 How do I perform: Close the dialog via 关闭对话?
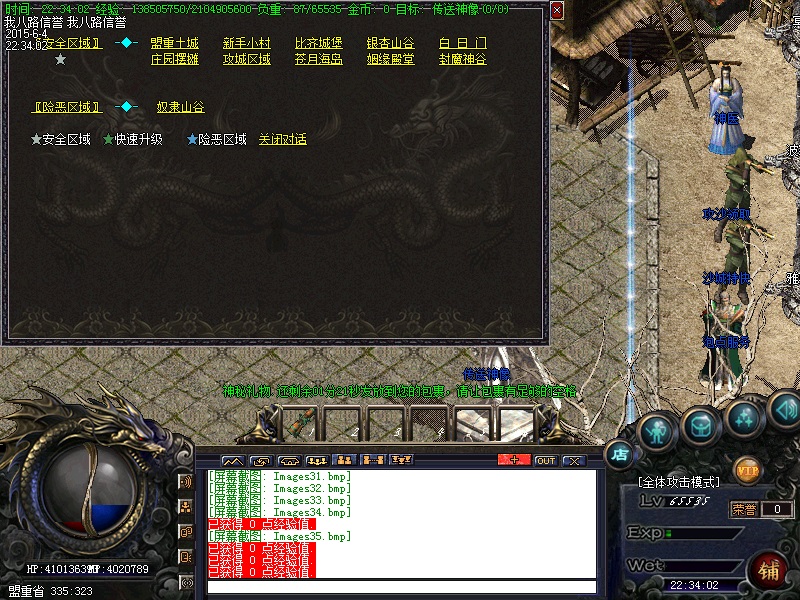pos(282,139)
